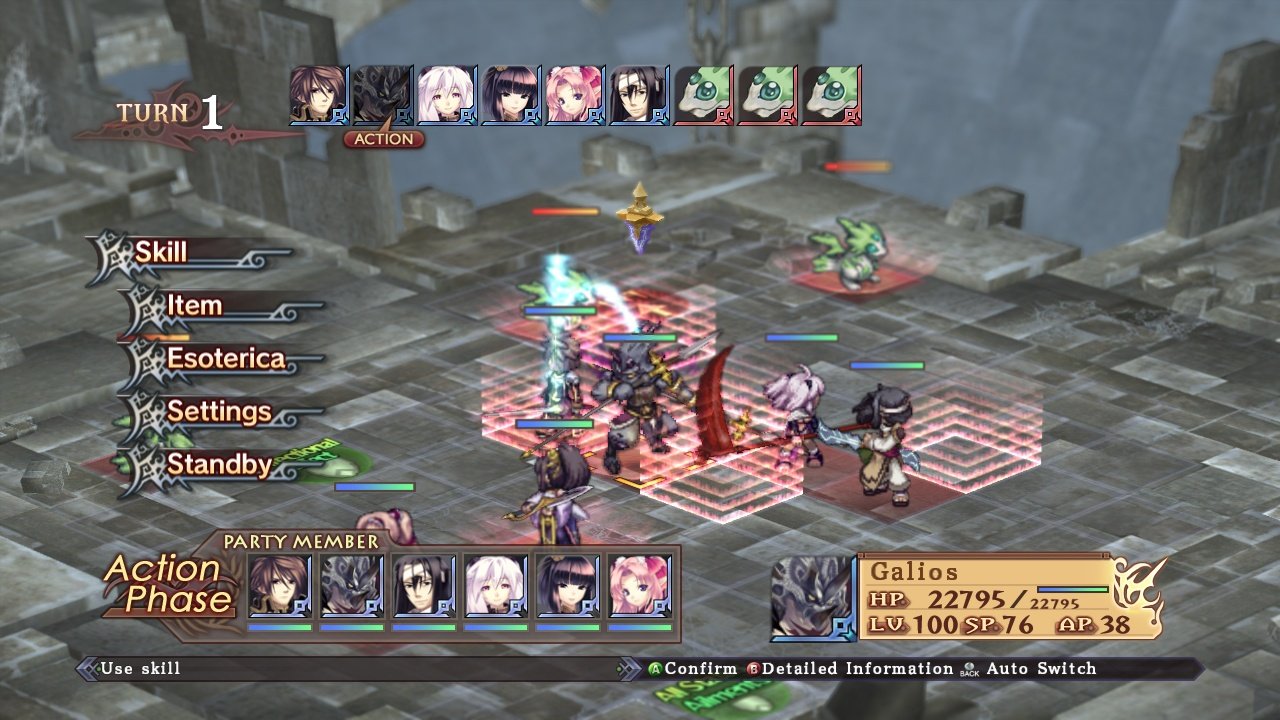Viewport: 1280px width, 720px height.
Task: Click the ACTION marker below Galios's portrait
Action: coord(385,139)
